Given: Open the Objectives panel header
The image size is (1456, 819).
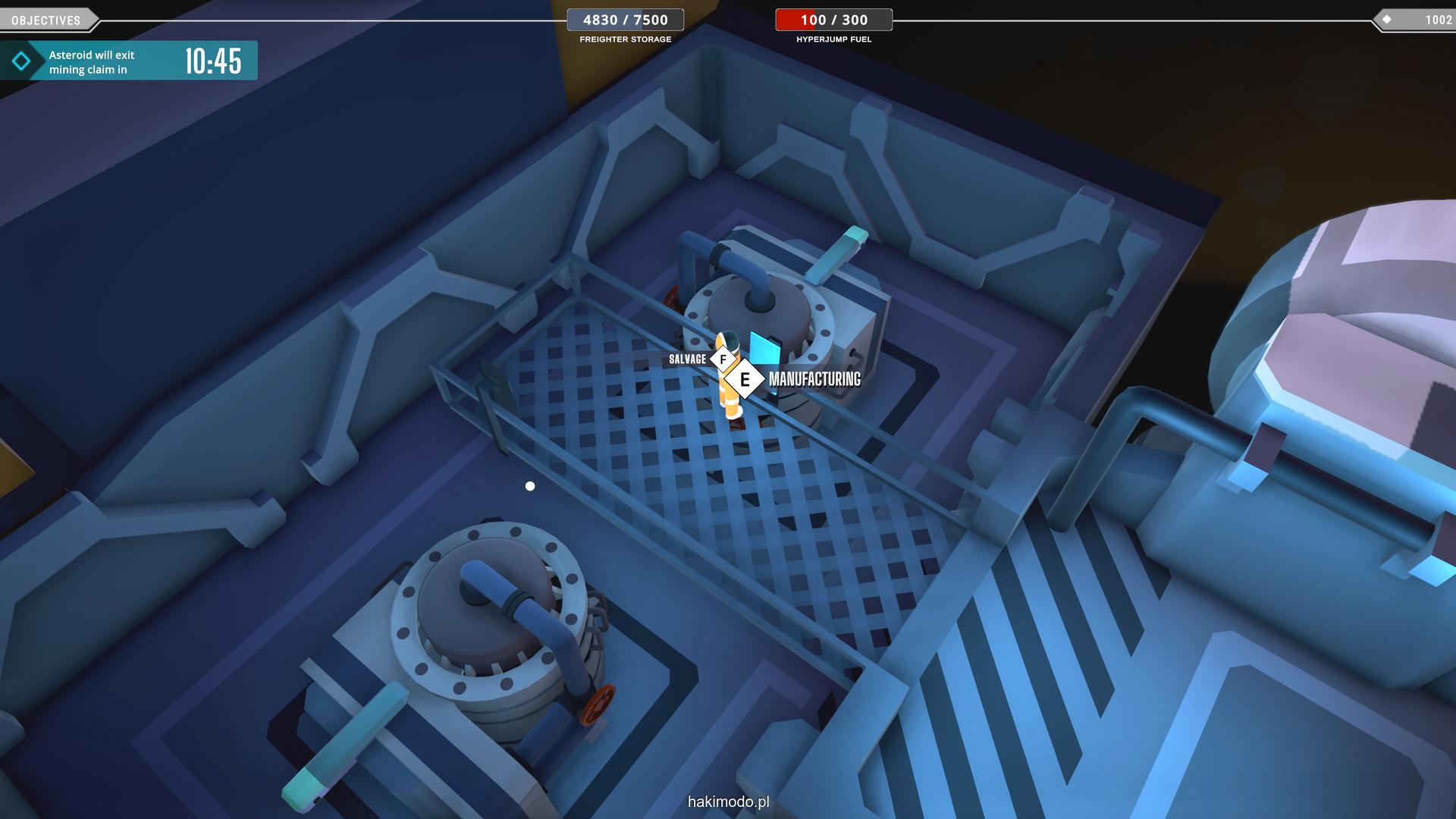Looking at the screenshot, I should [x=47, y=20].
